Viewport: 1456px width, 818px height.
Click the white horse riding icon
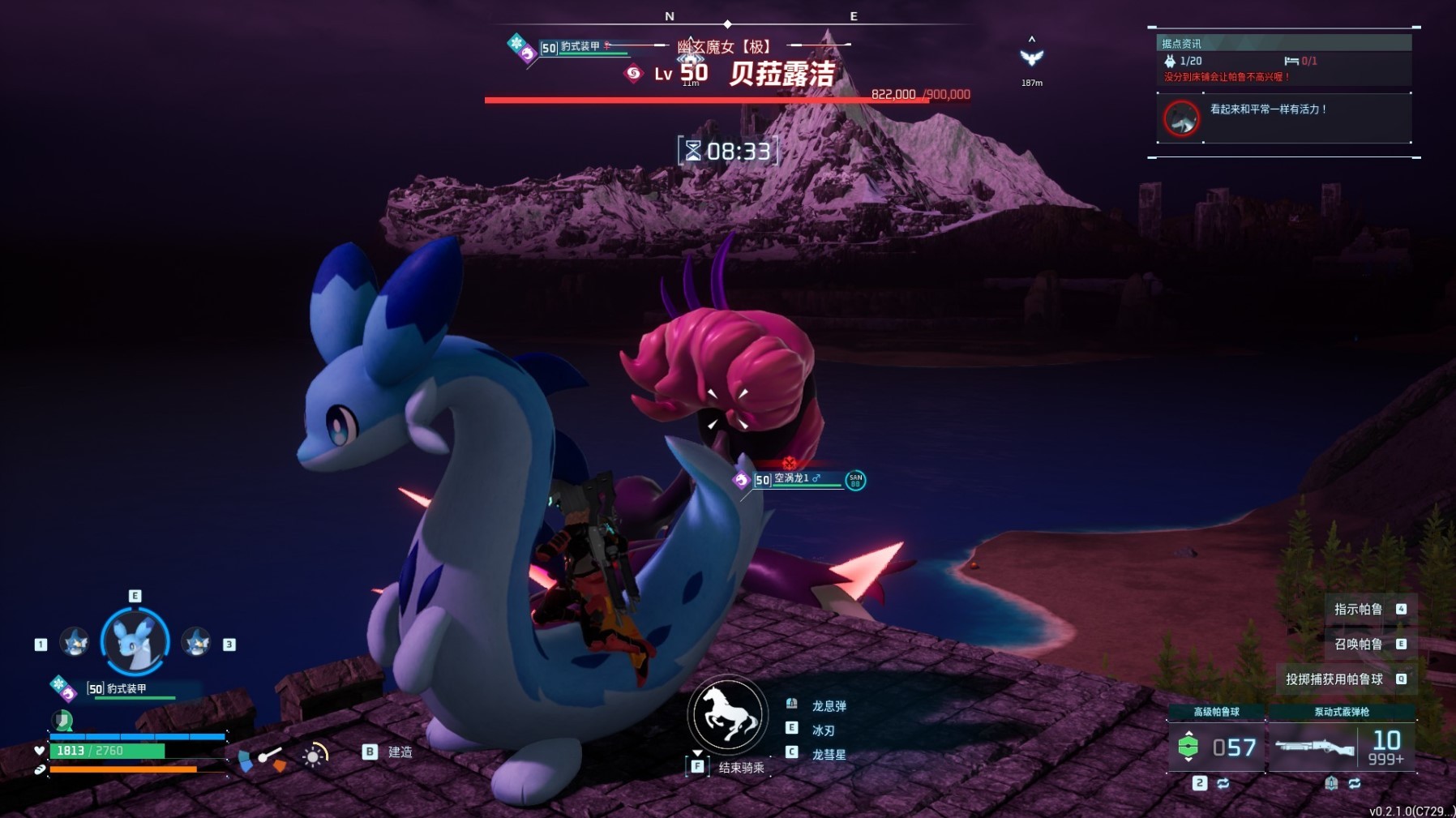pyautogui.click(x=727, y=714)
